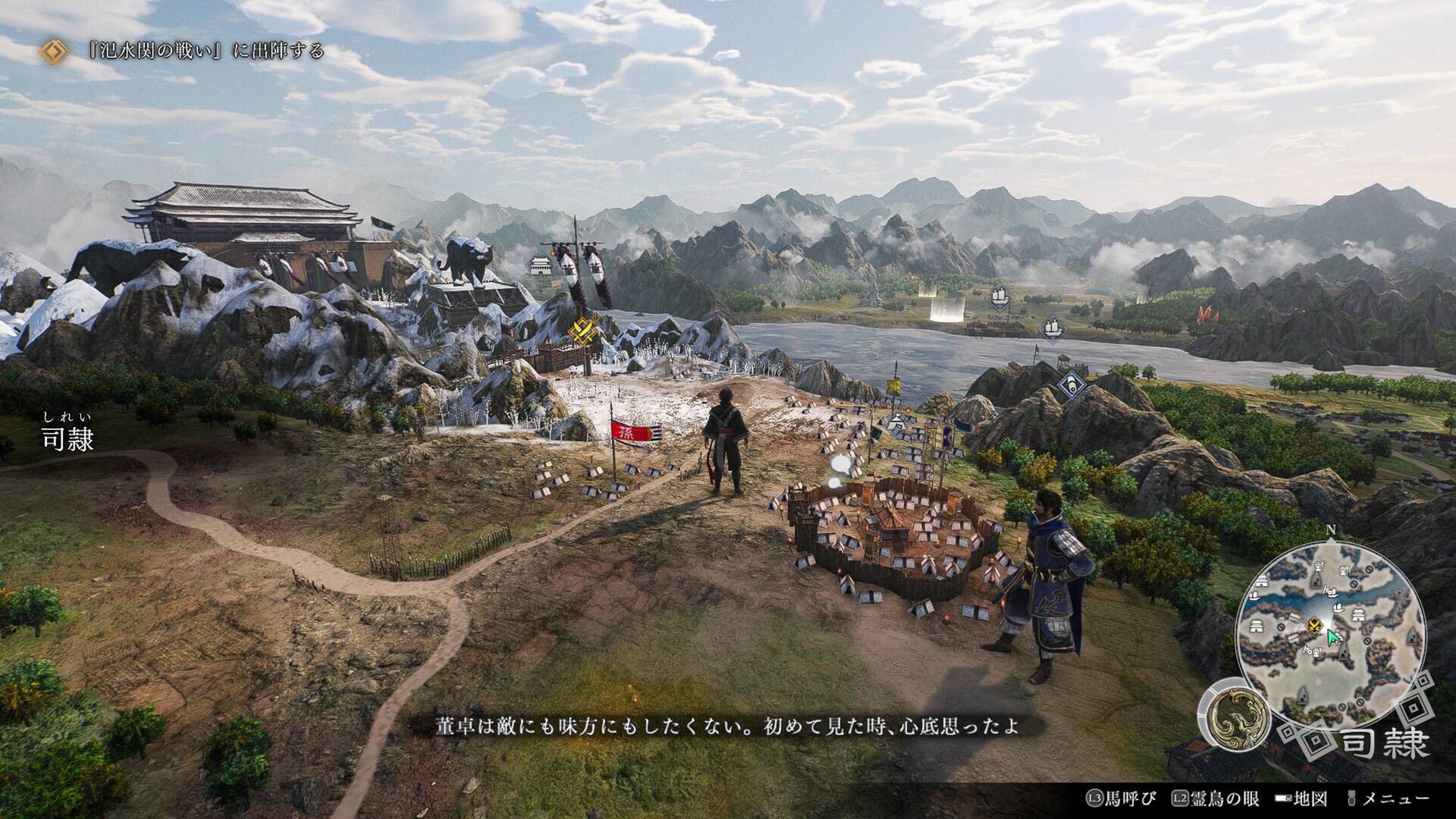Select the 霊鳥の眼 (L2) eye ability icon
Screen dimensions: 1456x819
pos(1180,798)
